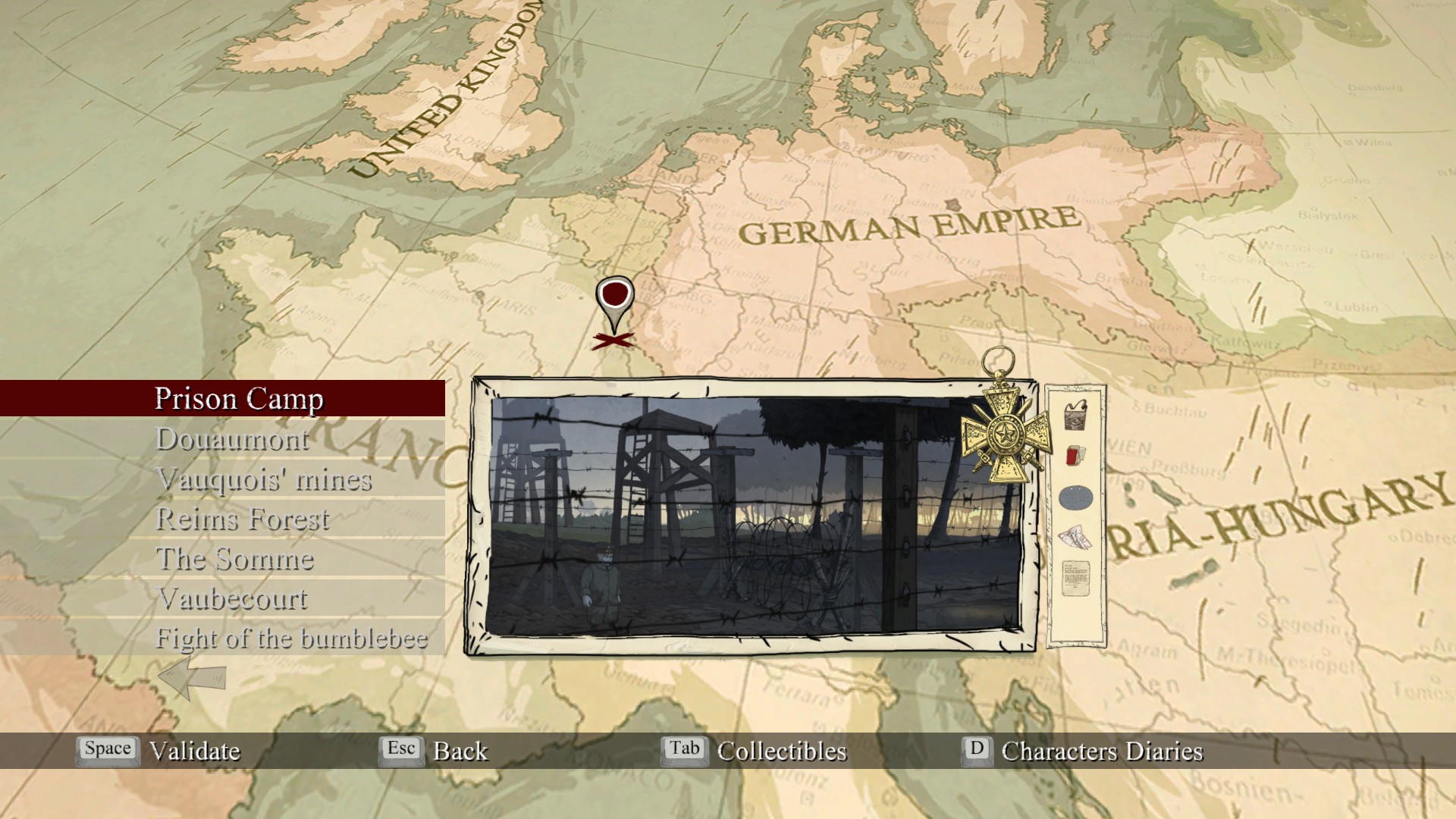Choose The Somme chapter

tap(235, 560)
